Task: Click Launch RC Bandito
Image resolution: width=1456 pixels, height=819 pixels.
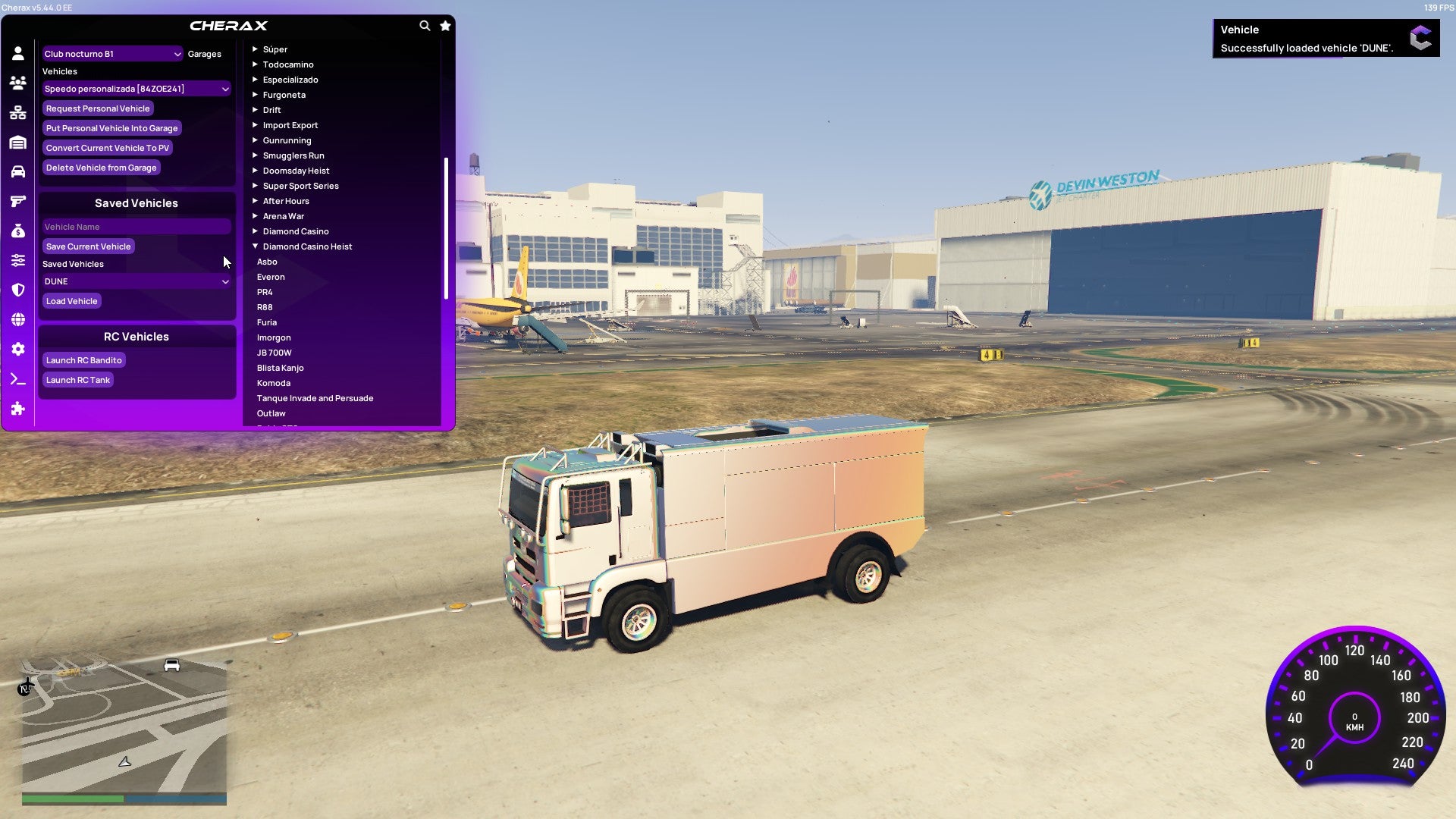Action: 84,359
